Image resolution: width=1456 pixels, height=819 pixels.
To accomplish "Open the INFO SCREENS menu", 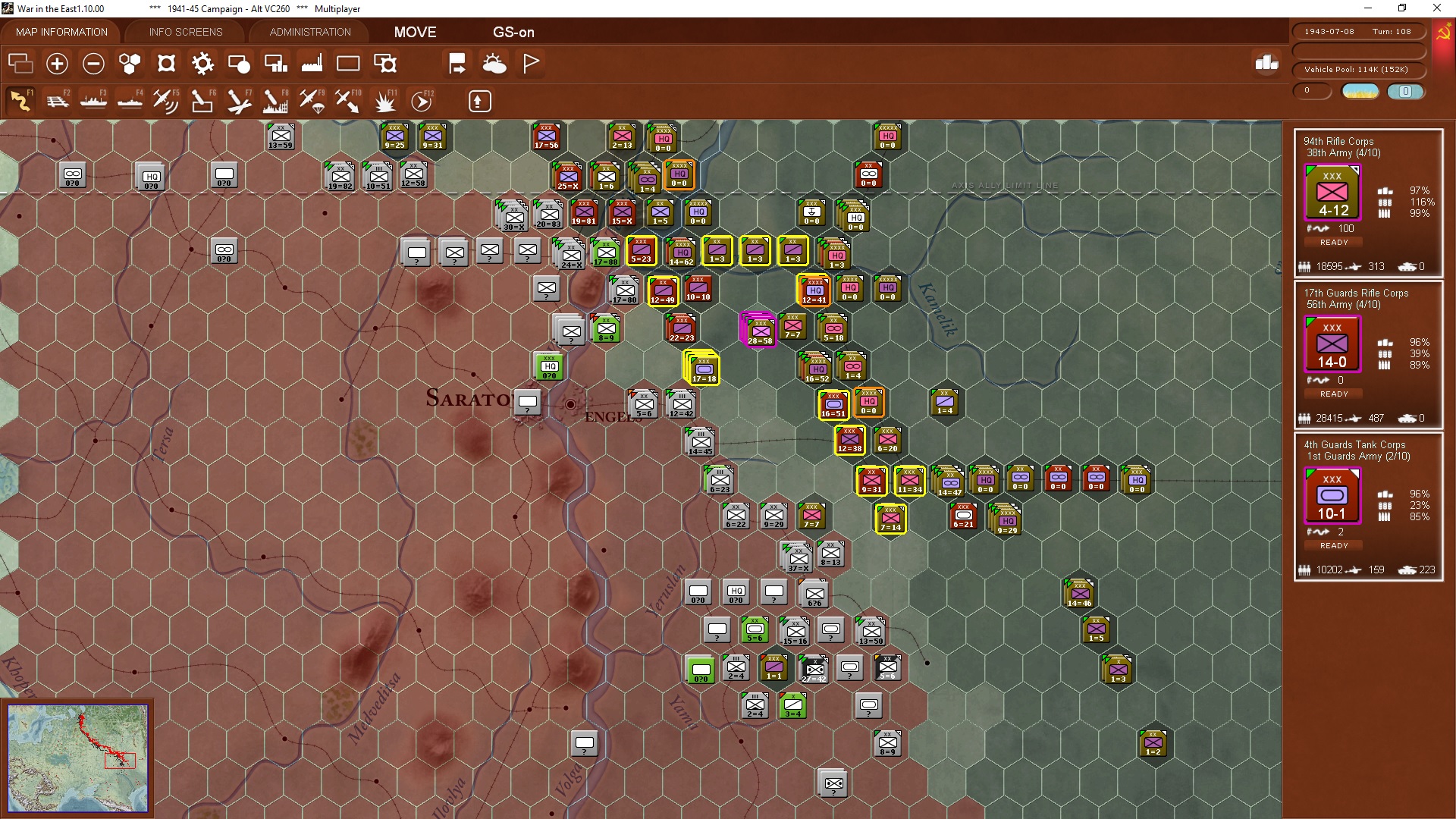I will coord(185,32).
